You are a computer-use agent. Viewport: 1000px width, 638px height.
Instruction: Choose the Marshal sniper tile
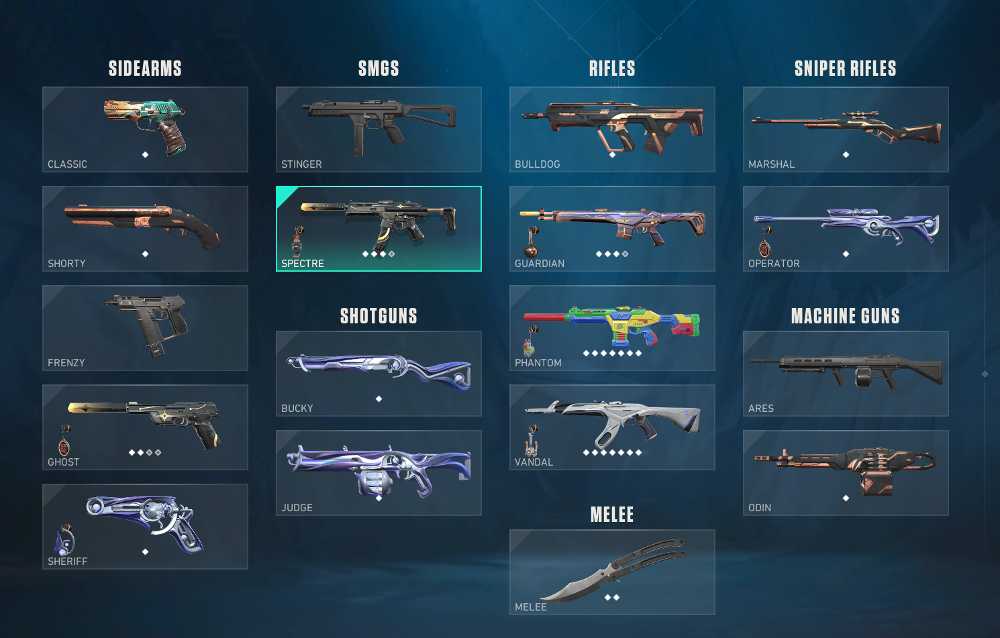[x=845, y=129]
